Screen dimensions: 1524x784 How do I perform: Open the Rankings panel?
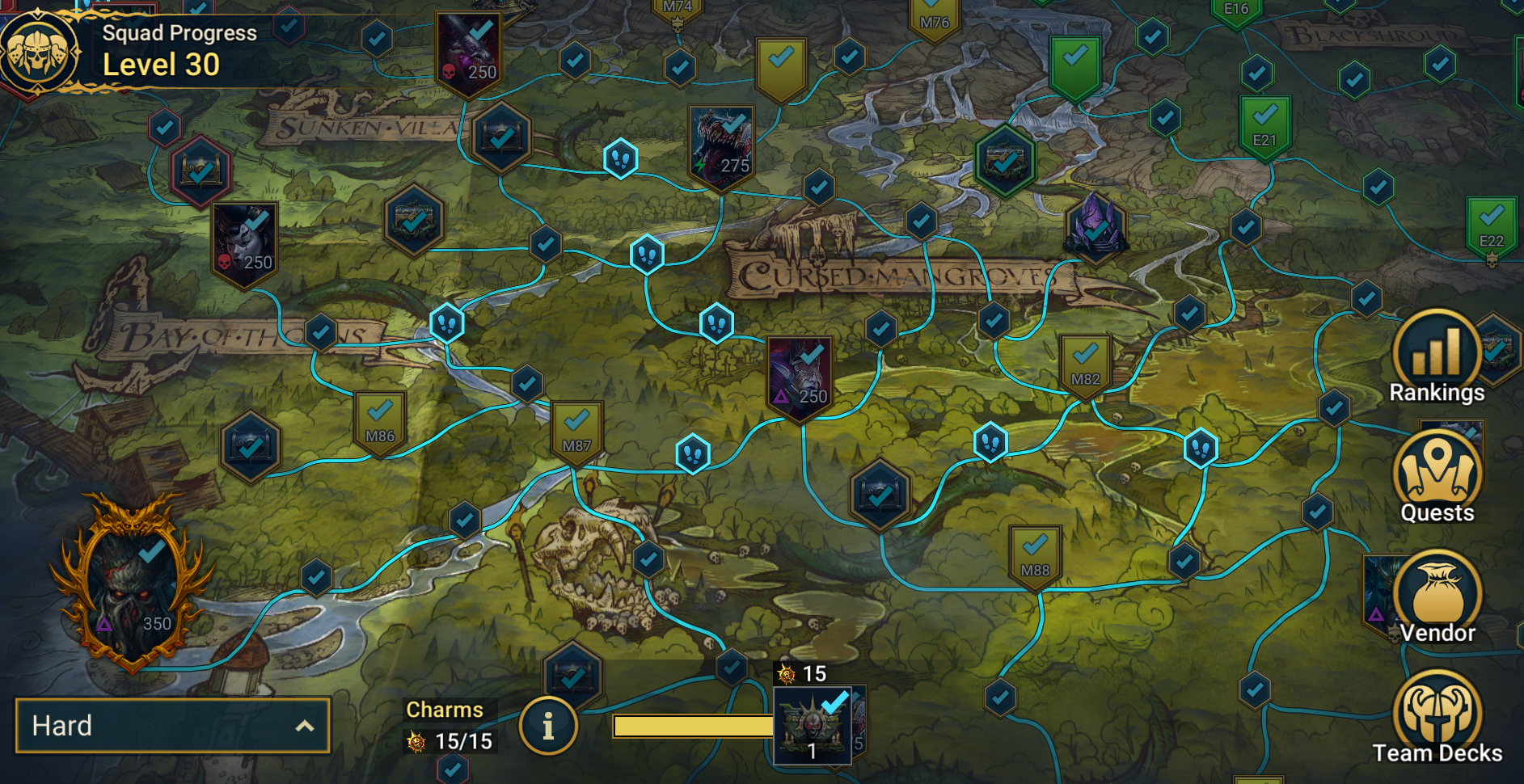click(x=1437, y=357)
